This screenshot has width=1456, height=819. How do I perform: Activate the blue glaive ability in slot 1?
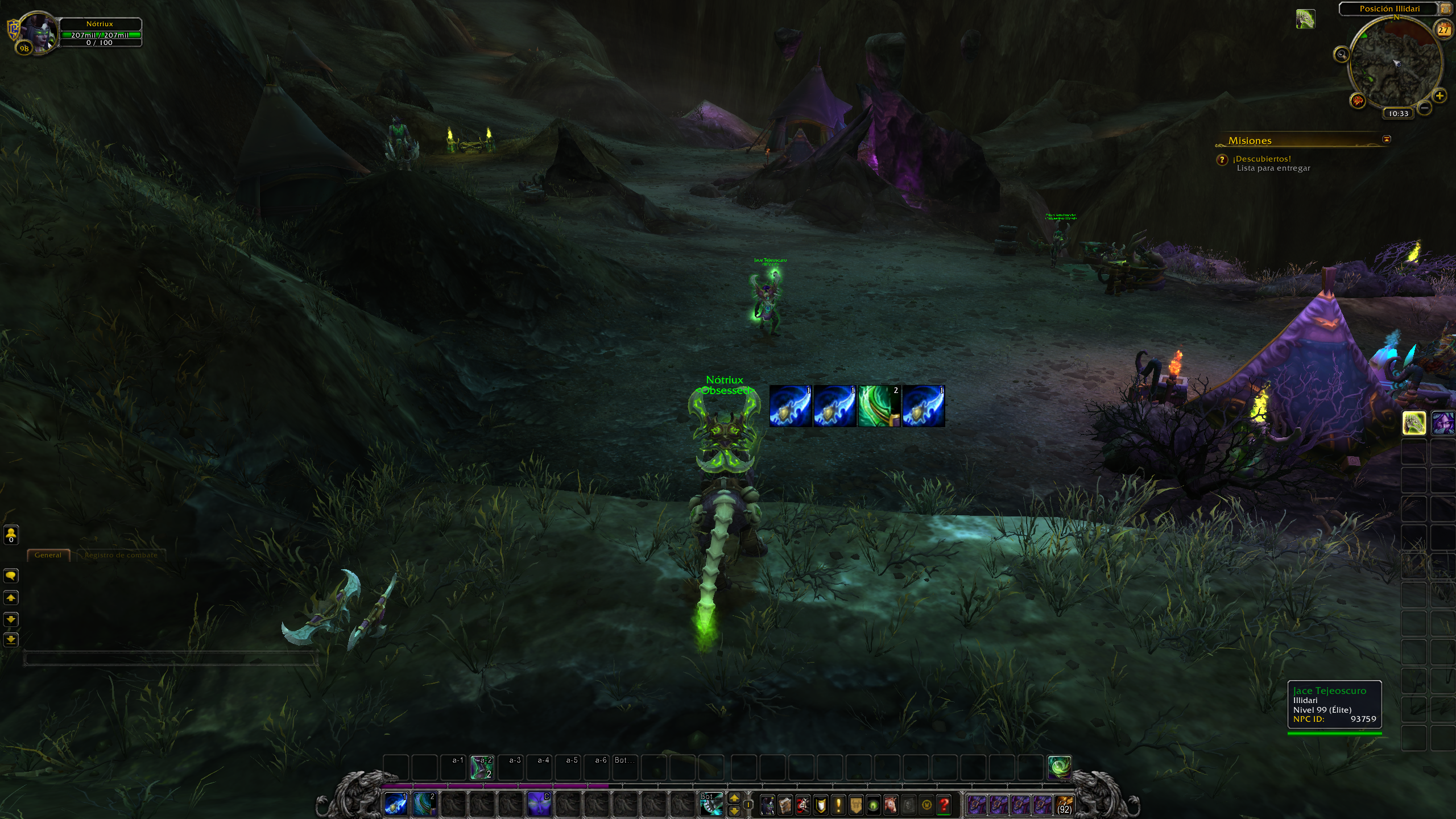pos(396,805)
